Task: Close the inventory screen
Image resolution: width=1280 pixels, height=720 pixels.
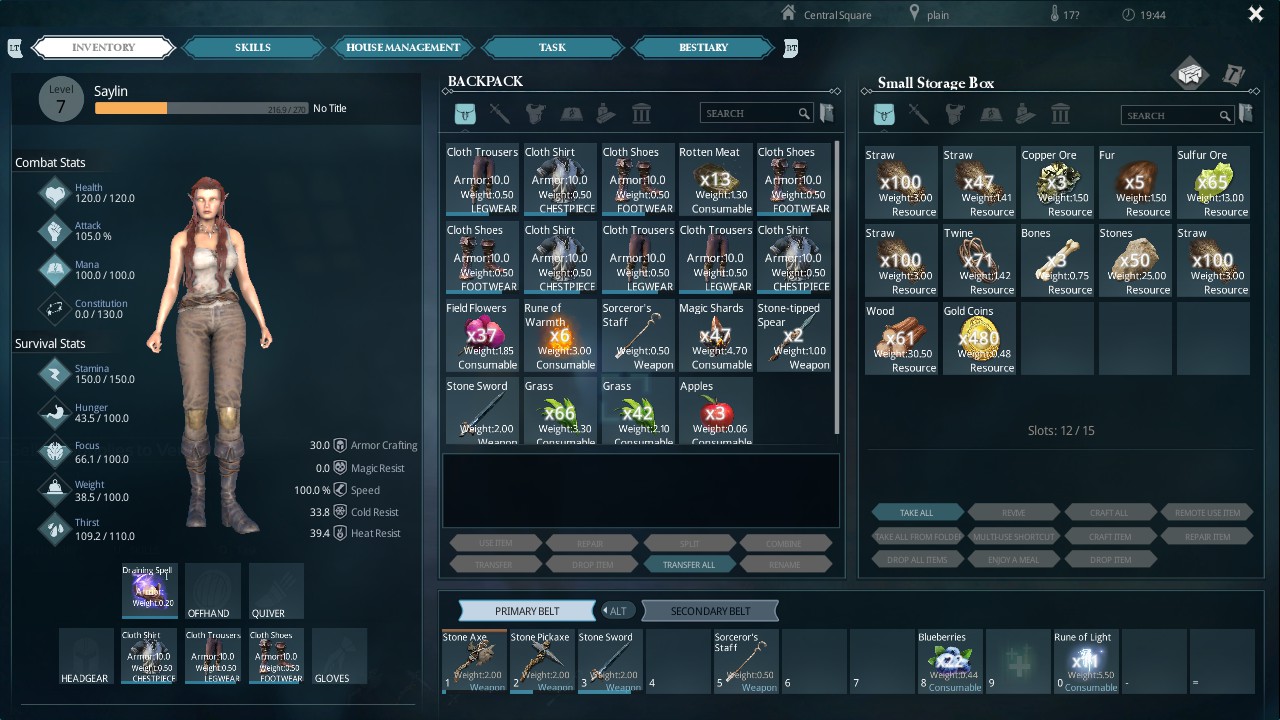Action: pyautogui.click(x=1256, y=14)
